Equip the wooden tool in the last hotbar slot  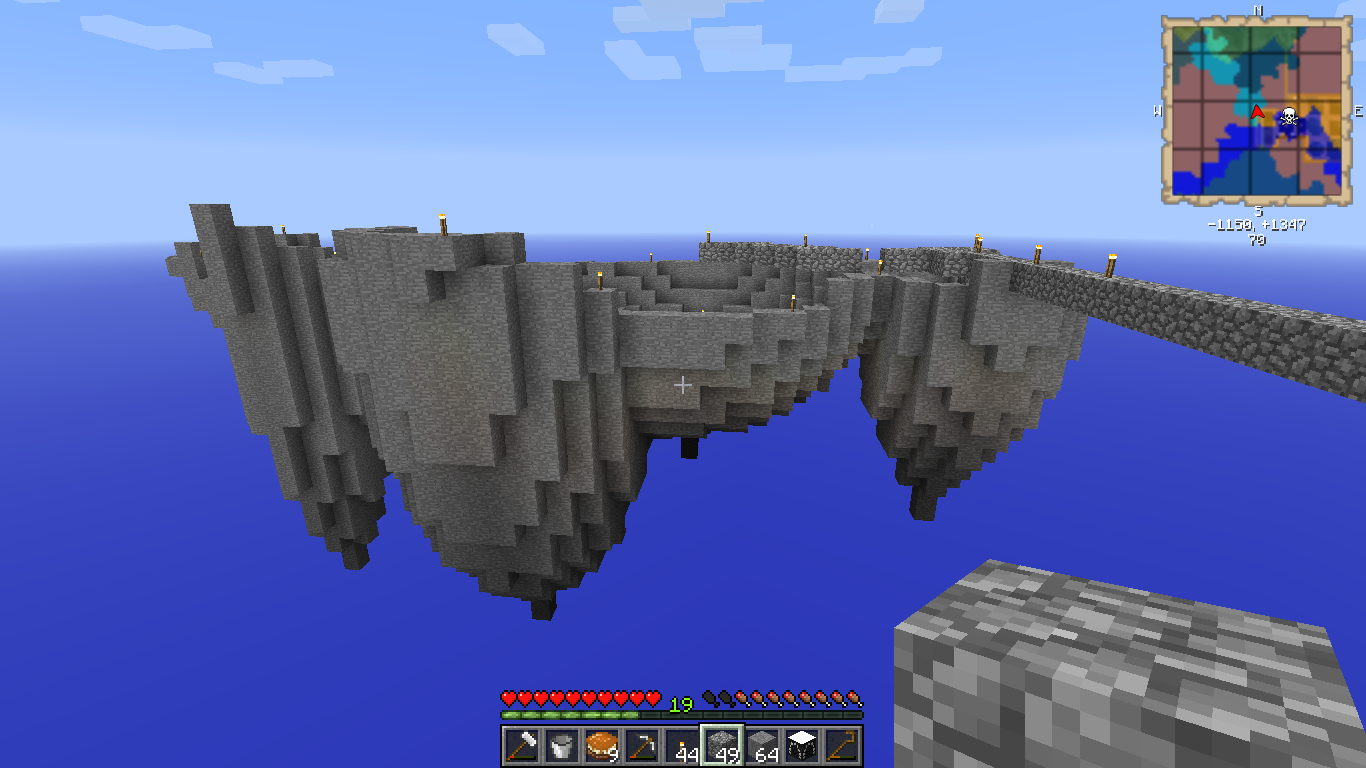coord(842,745)
